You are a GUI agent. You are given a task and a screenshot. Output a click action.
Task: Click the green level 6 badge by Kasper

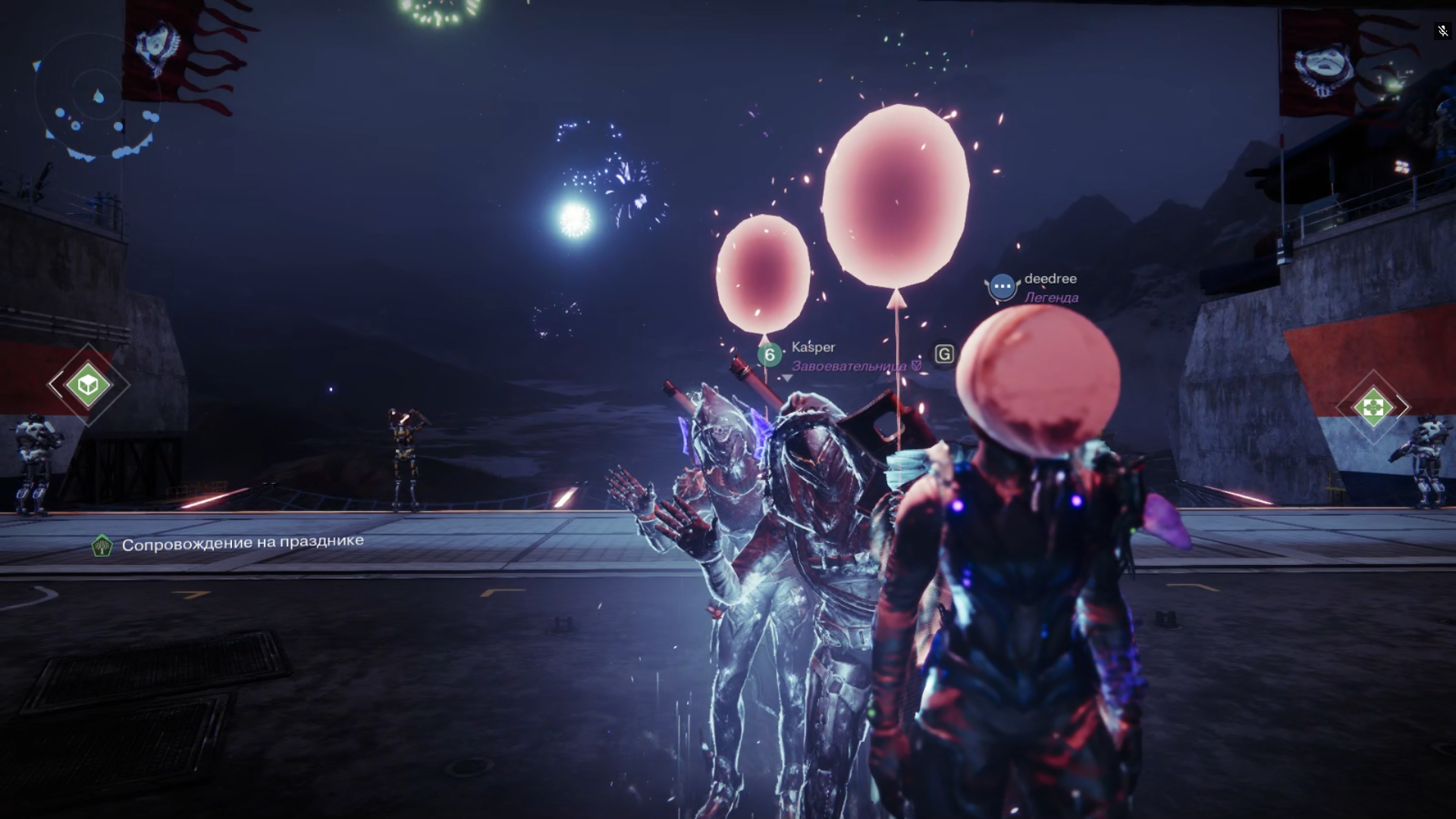(770, 354)
